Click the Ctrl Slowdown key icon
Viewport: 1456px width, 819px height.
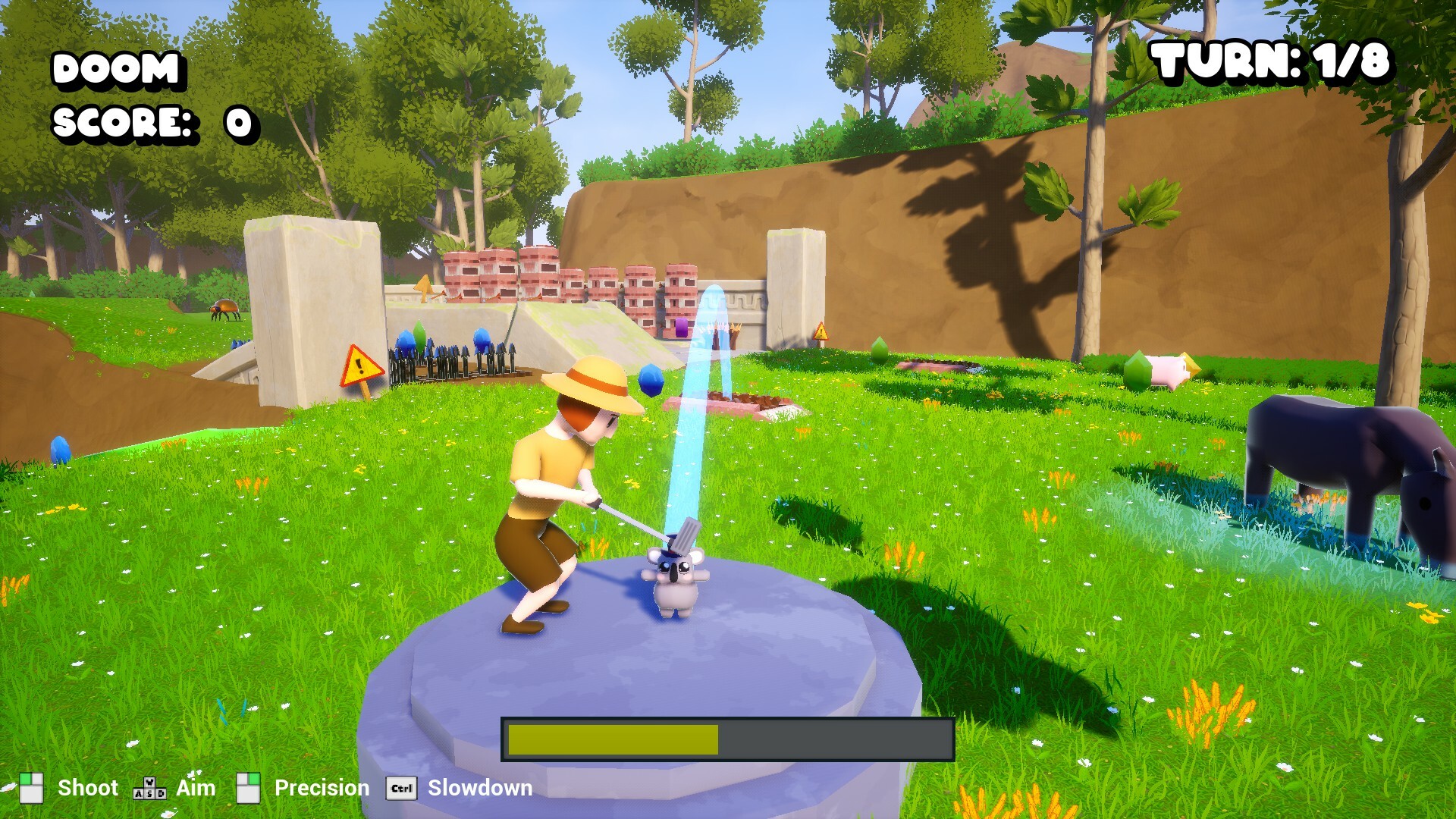point(401,789)
